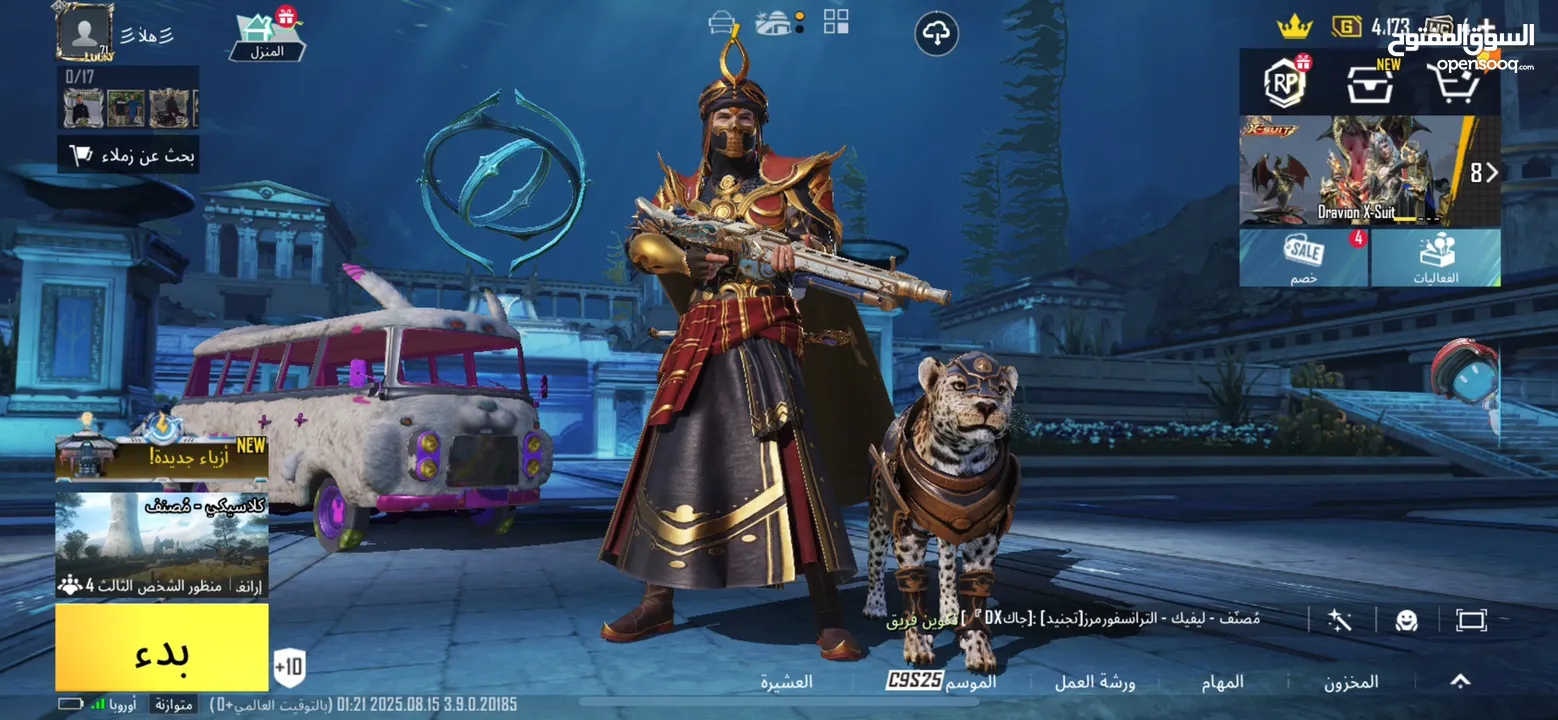The height and width of the screenshot is (720, 1558).
Task: Open the أزياء جديدة new outfits banner
Action: click(162, 458)
